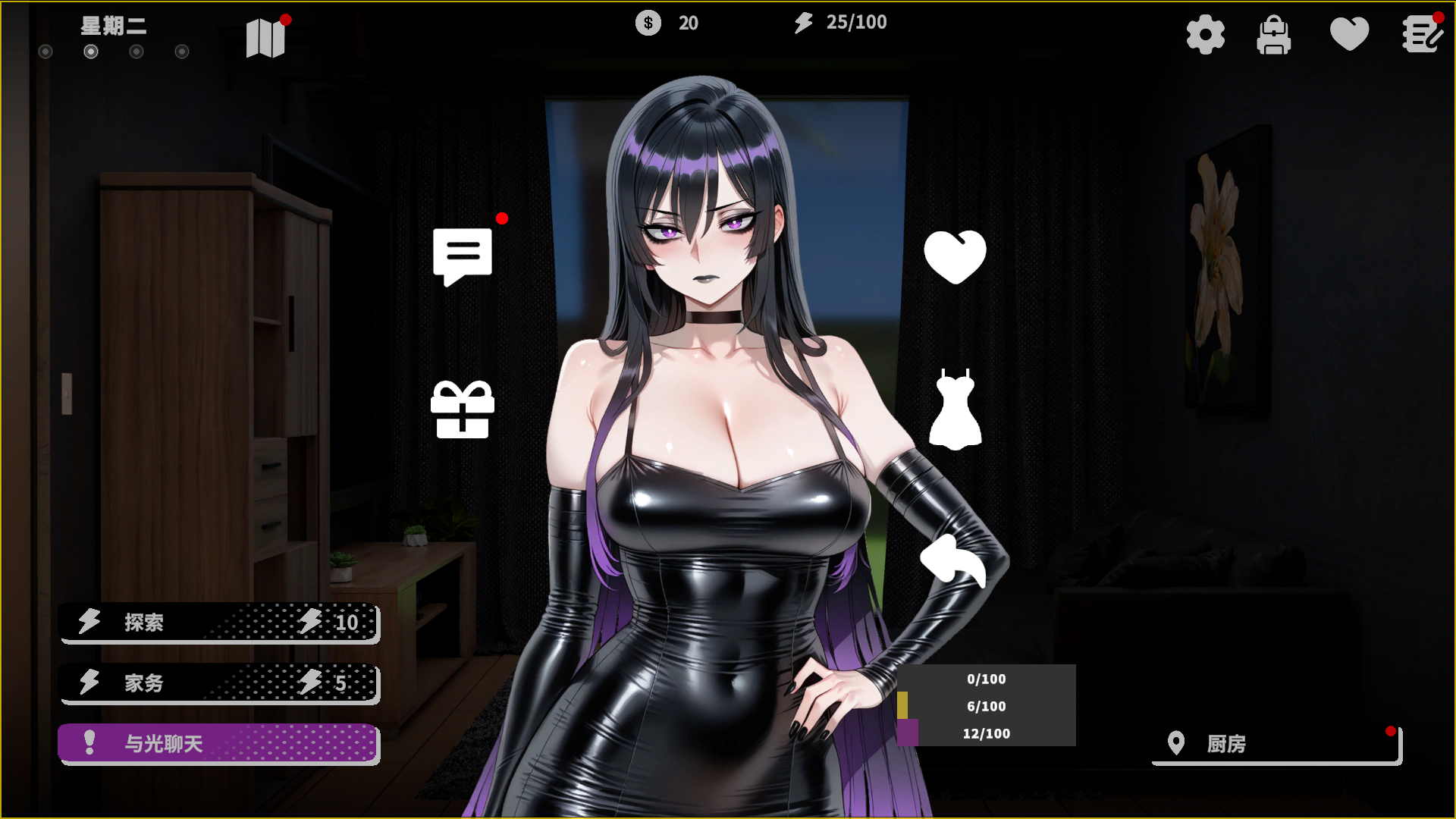Click the curved back arrow icon
The width and height of the screenshot is (1456, 819).
pyautogui.click(x=953, y=561)
